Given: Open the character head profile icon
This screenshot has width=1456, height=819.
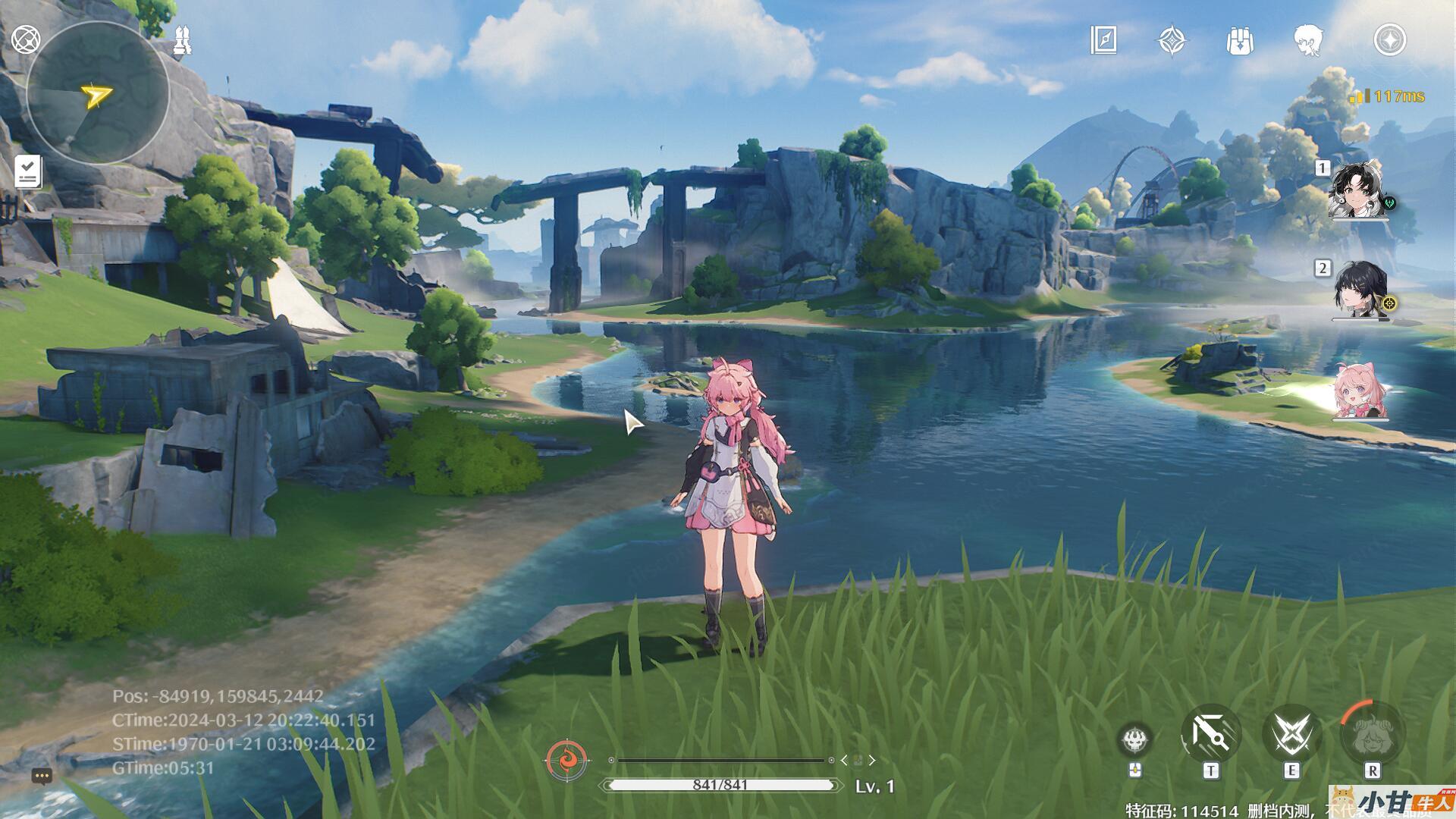Looking at the screenshot, I should tap(1308, 40).
